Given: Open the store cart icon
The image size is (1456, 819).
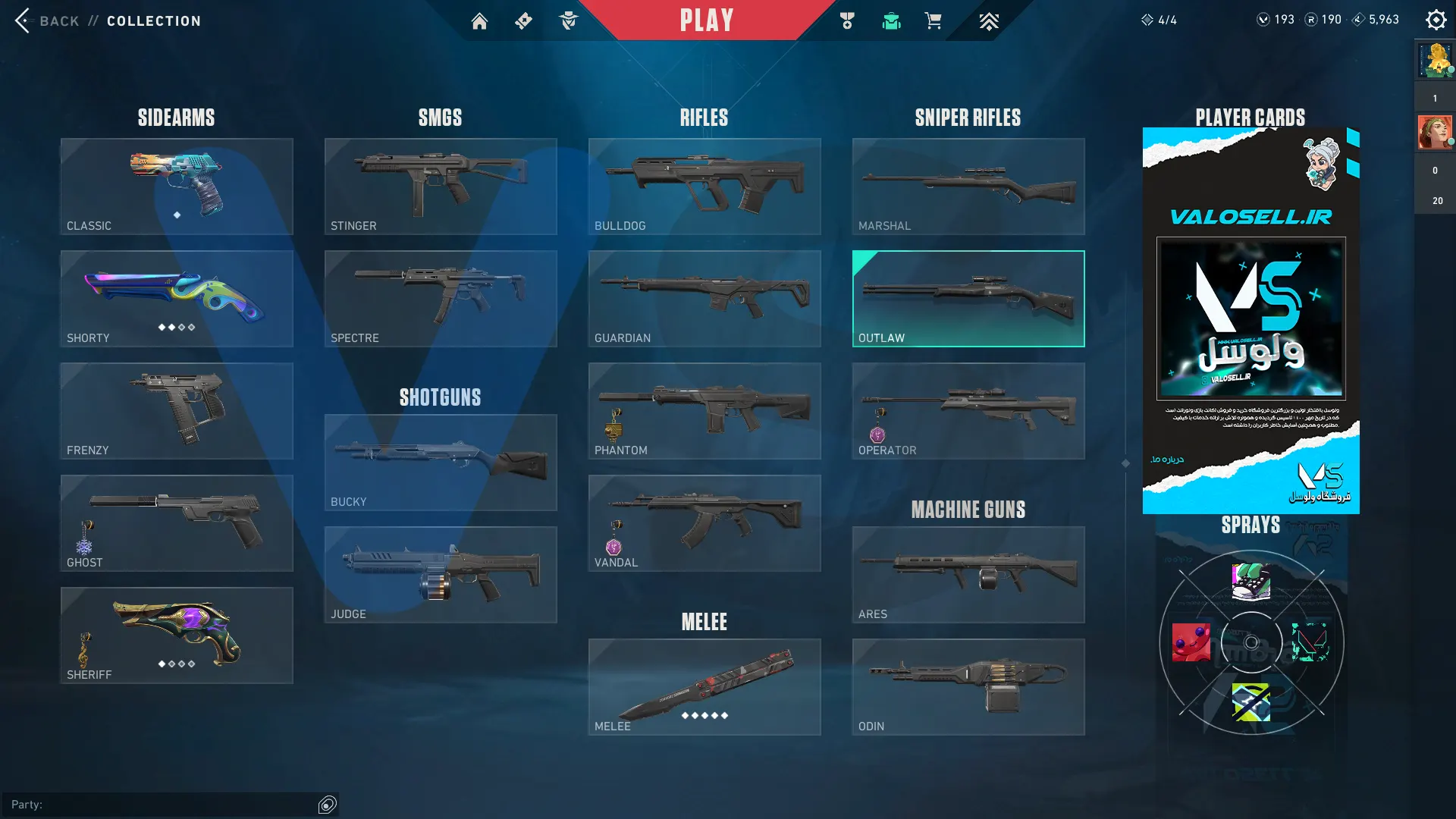Looking at the screenshot, I should [x=933, y=21].
